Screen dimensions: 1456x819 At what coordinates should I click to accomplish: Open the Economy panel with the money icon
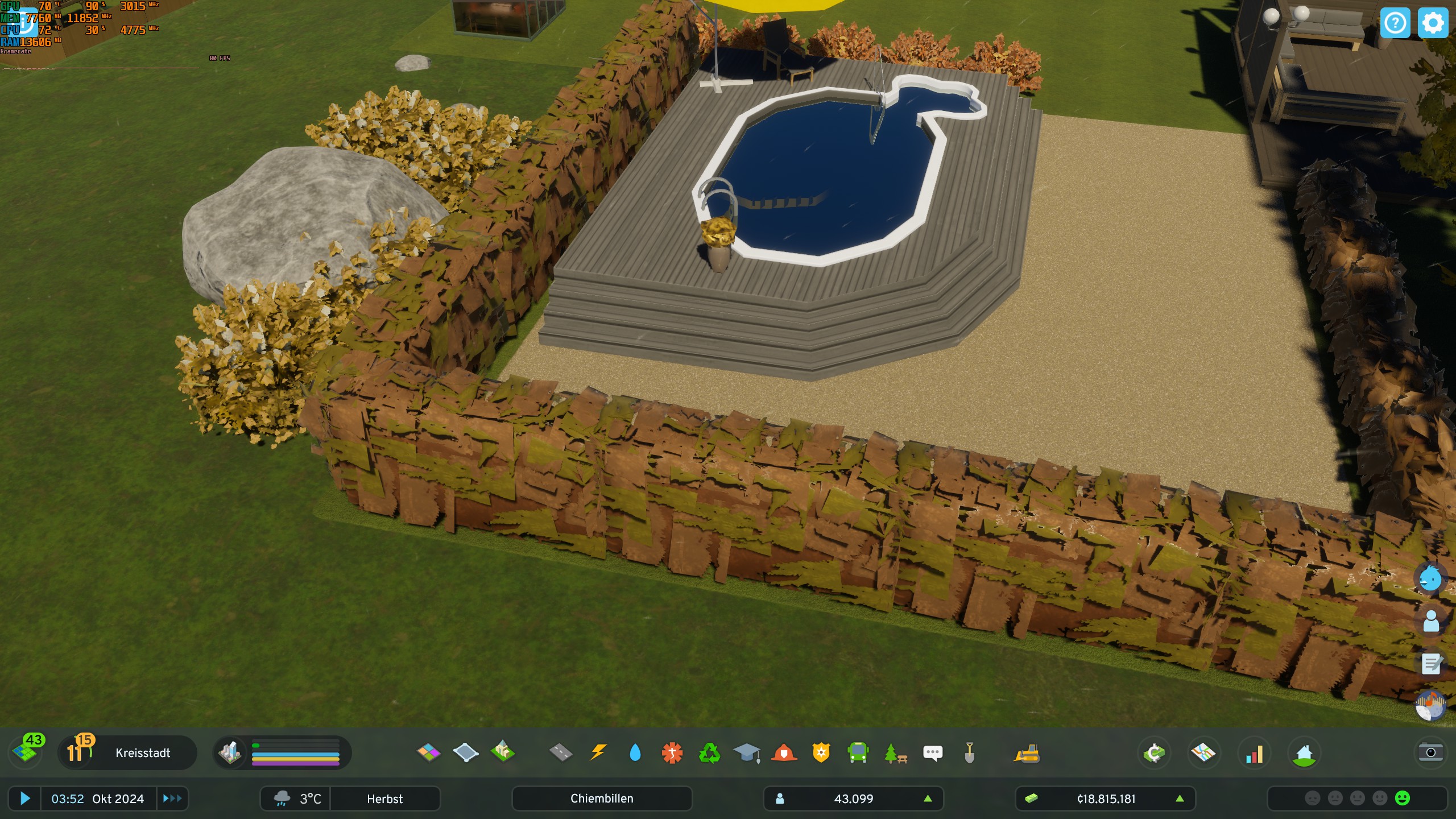pyautogui.click(x=1154, y=753)
